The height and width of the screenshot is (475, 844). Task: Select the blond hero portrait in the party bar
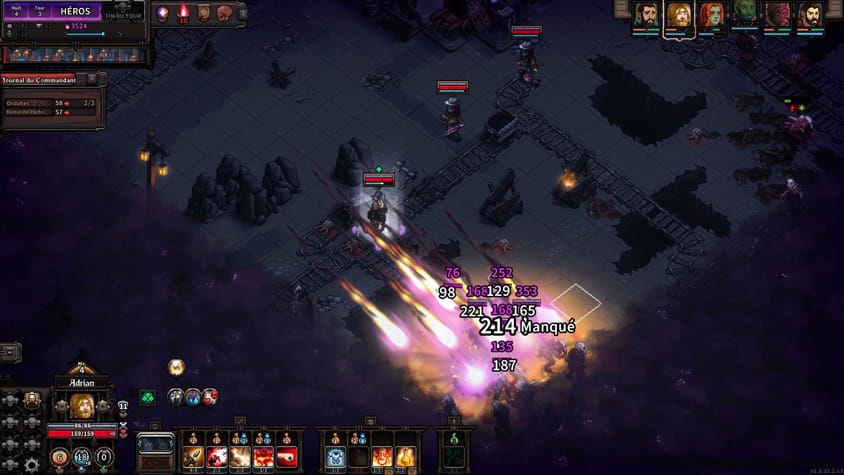(x=678, y=15)
